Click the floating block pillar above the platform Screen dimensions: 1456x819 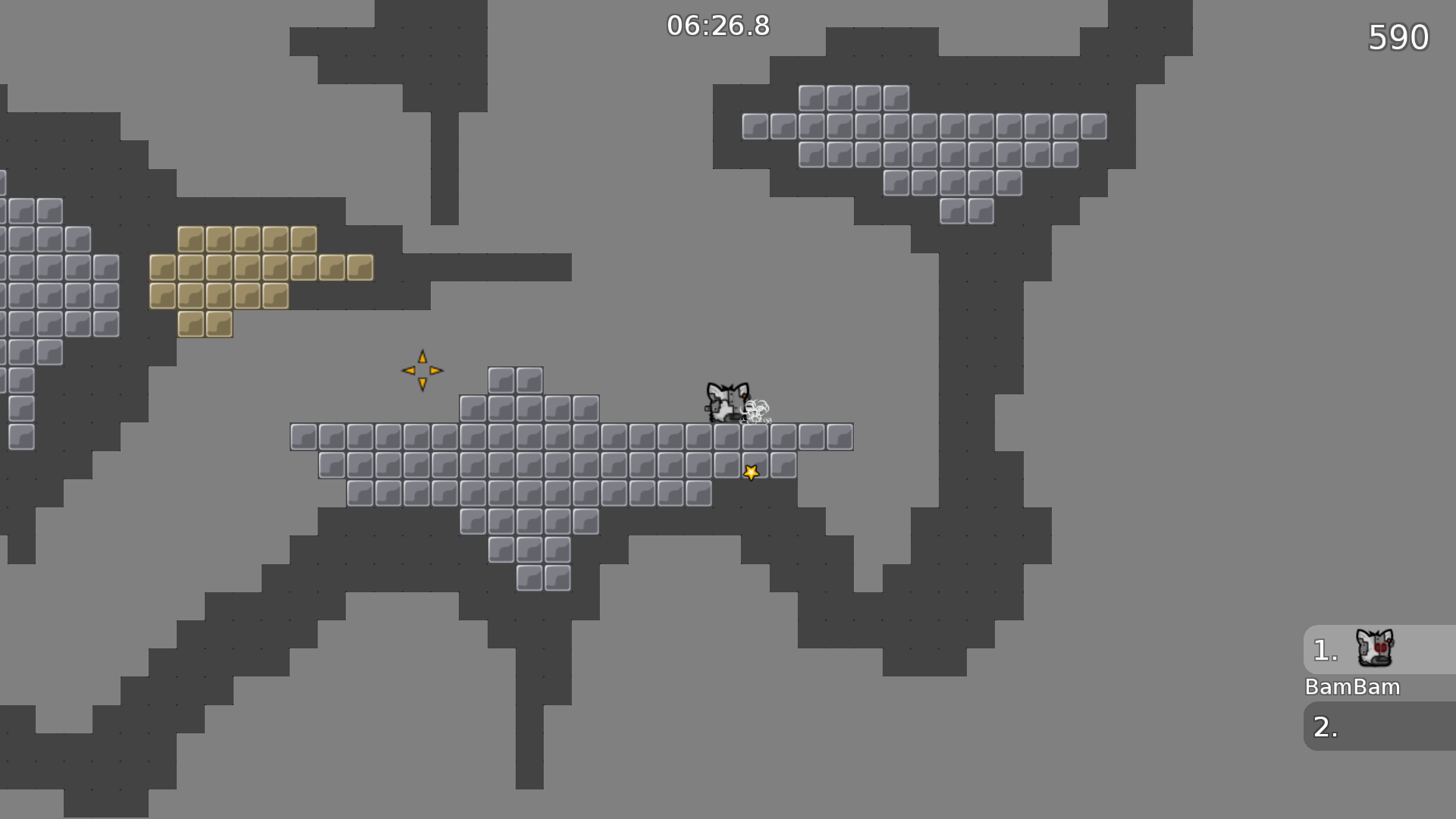pyautogui.click(x=516, y=379)
